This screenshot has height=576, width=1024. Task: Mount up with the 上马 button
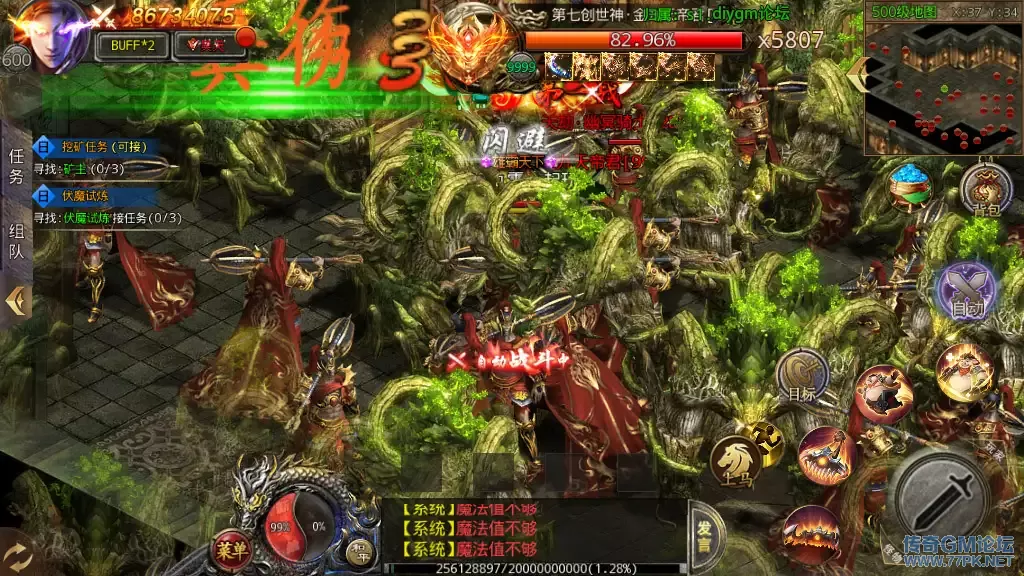[735, 461]
